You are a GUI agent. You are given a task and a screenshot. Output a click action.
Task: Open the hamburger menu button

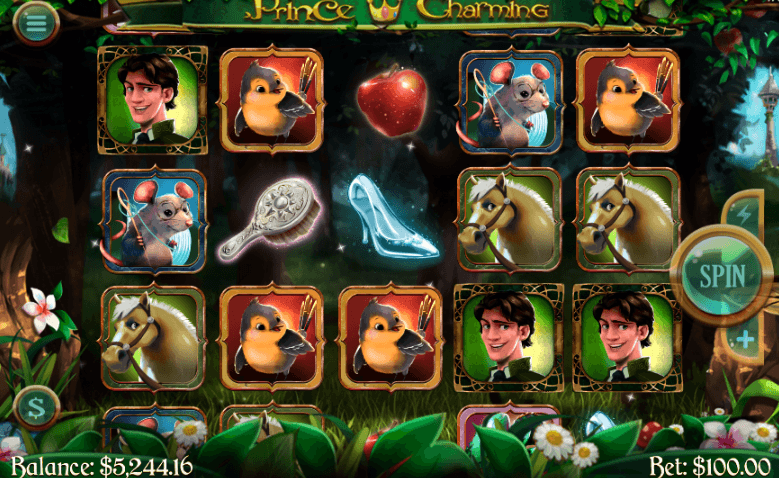coord(36,20)
